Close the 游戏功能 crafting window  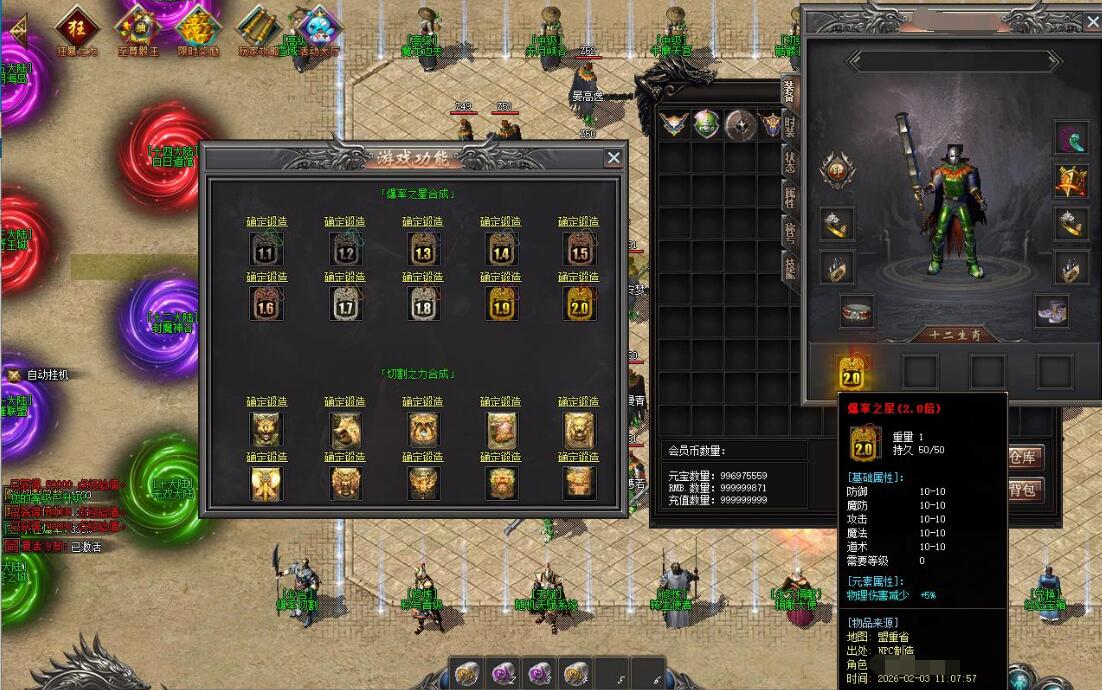613,157
